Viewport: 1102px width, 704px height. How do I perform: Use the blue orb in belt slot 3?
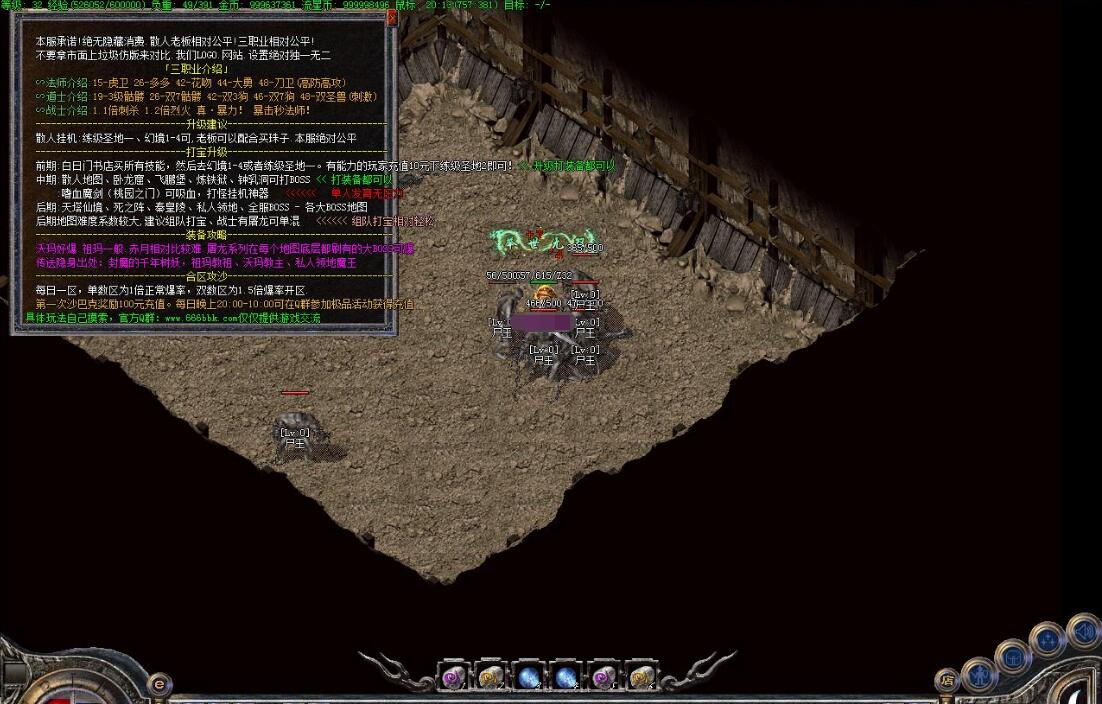pyautogui.click(x=529, y=677)
